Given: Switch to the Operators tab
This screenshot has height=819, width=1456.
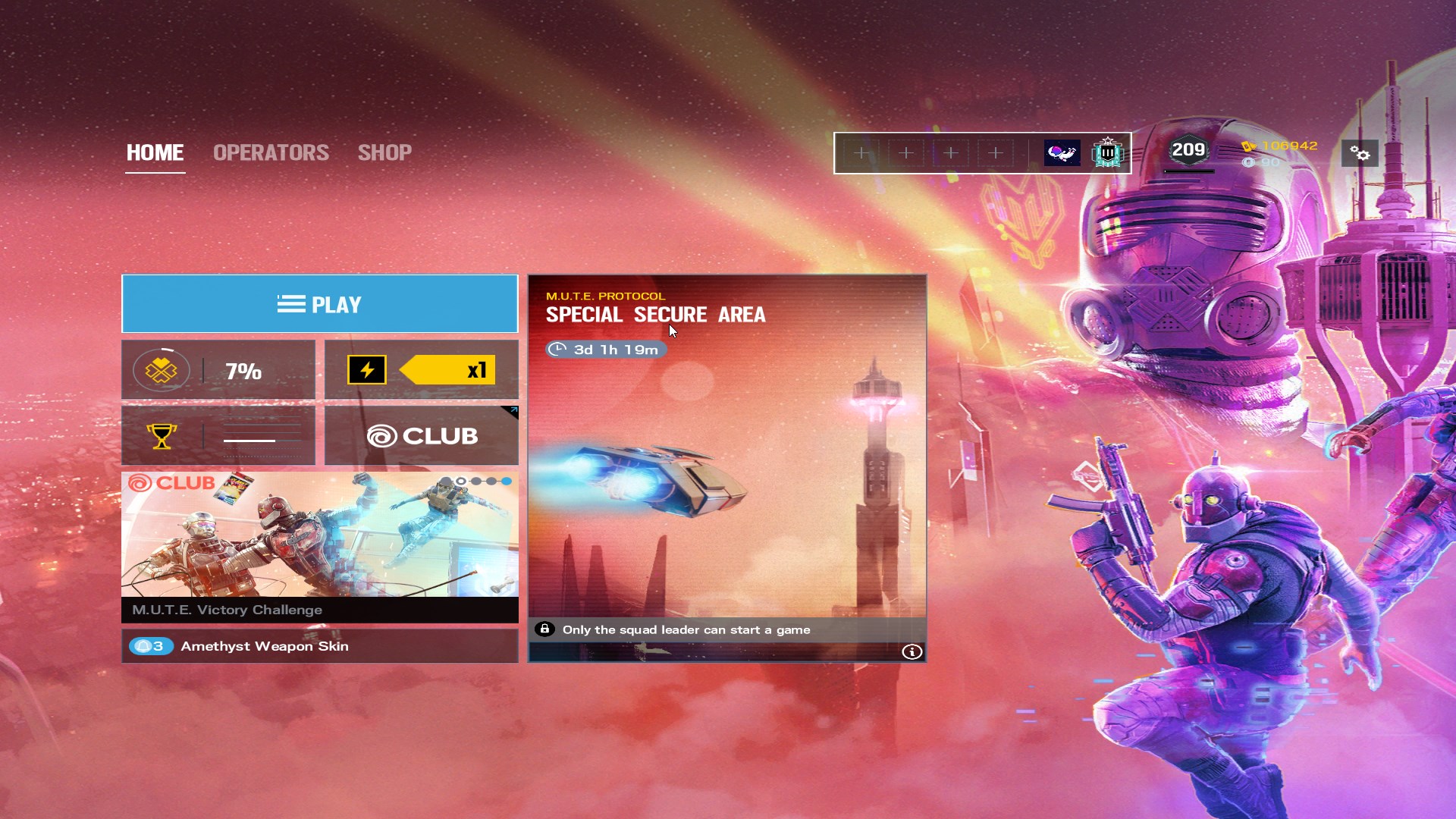Looking at the screenshot, I should click(x=271, y=152).
